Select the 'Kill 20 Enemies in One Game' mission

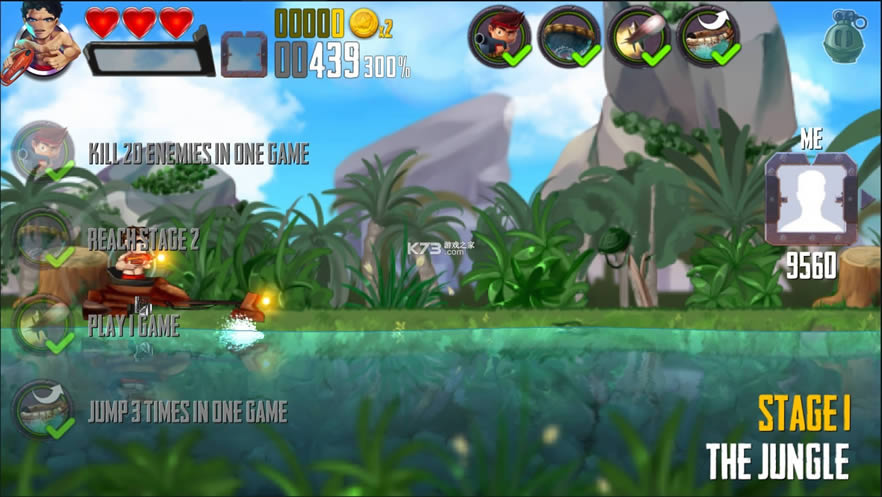(198, 154)
